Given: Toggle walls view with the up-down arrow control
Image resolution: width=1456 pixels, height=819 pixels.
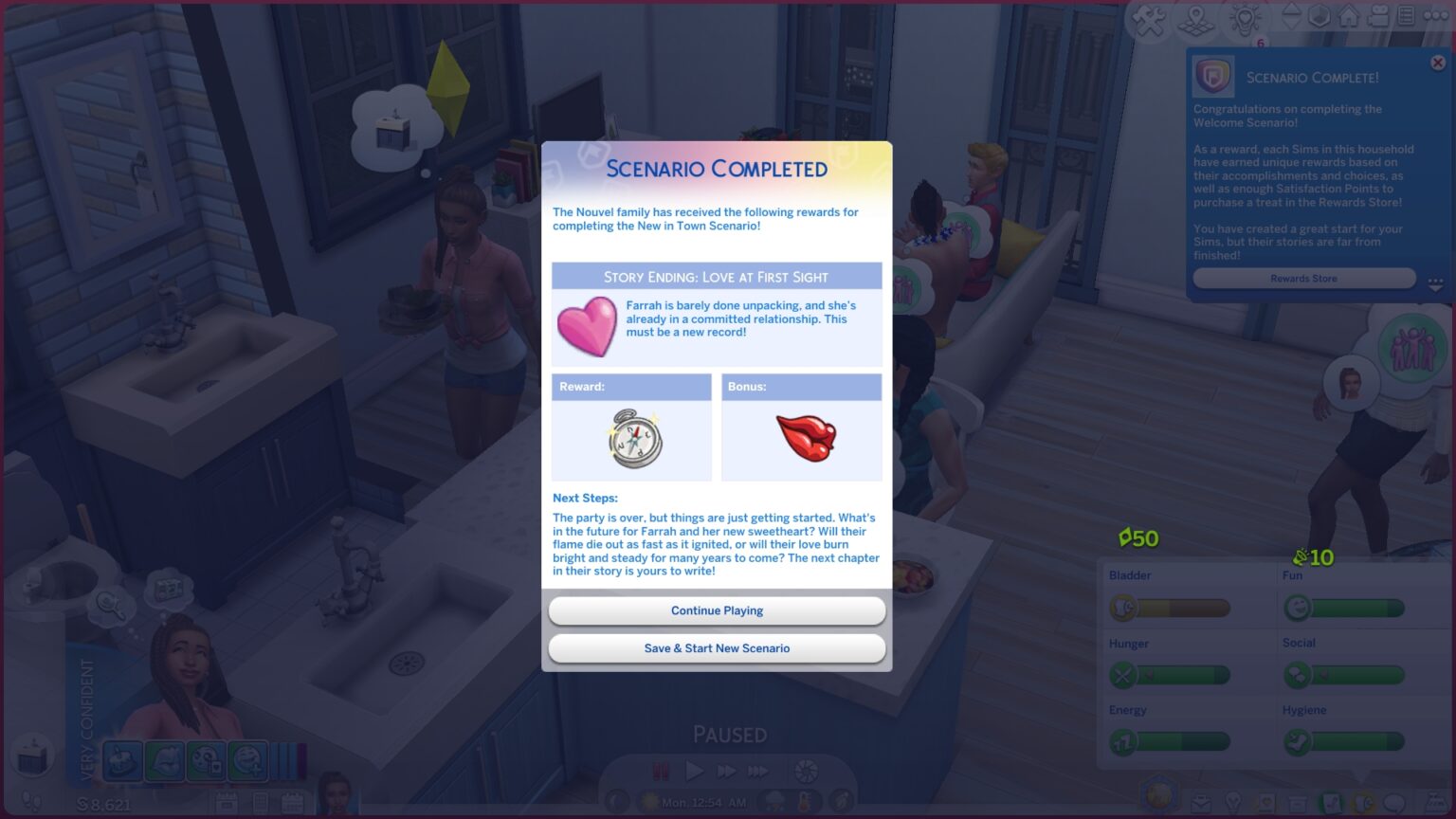Looking at the screenshot, I should (x=1292, y=16).
